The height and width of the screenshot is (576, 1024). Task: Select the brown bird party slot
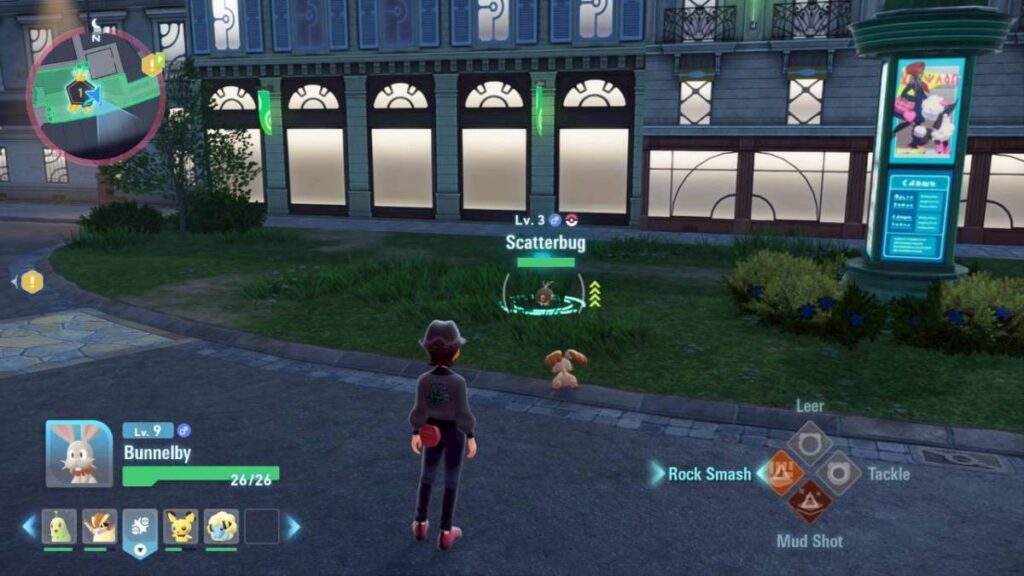click(100, 526)
